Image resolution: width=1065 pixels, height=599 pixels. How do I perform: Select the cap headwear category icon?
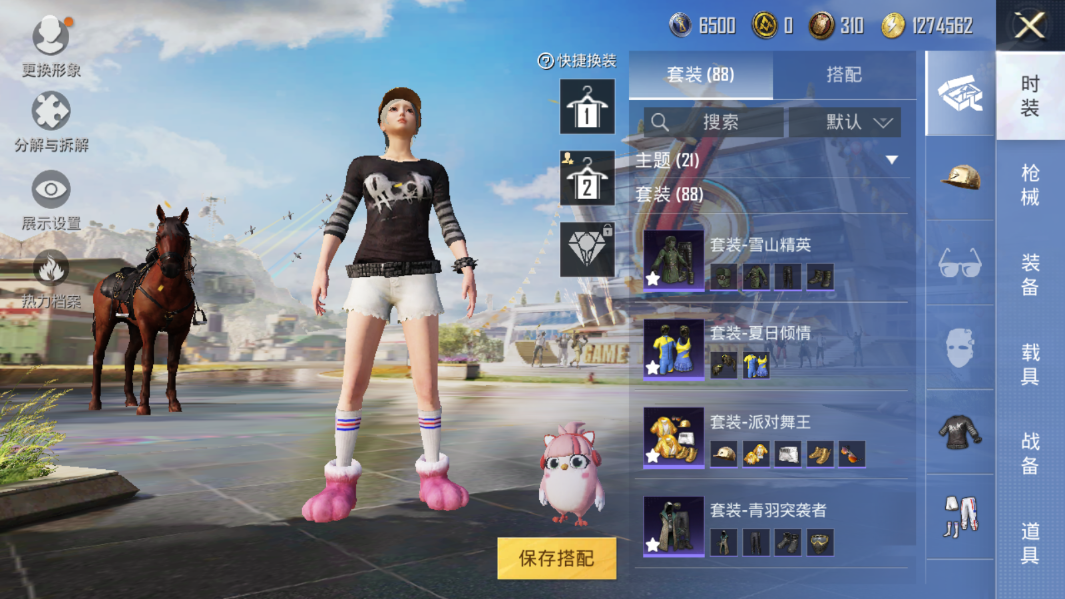(960, 178)
